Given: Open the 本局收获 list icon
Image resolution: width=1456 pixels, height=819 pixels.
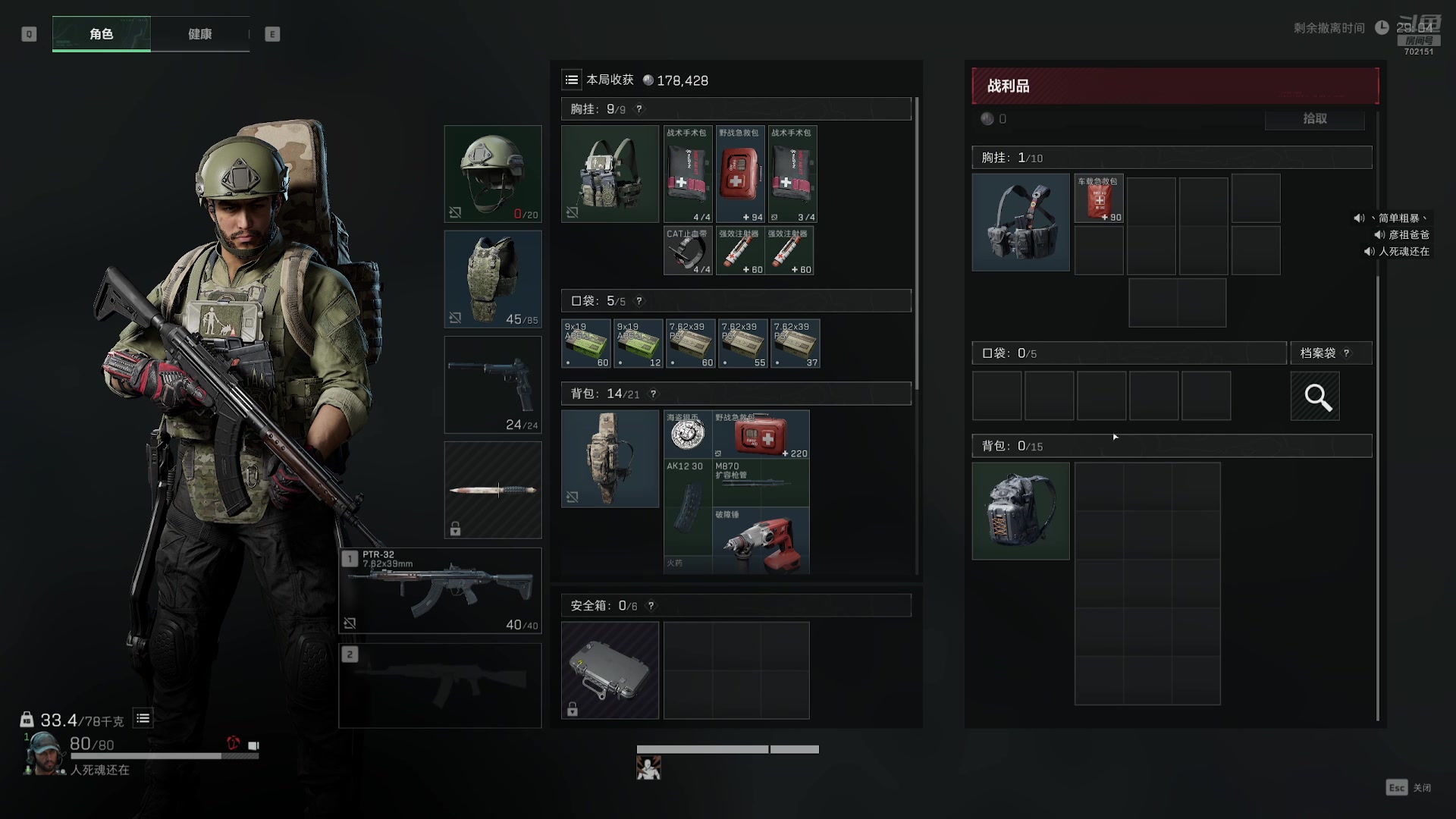Looking at the screenshot, I should pyautogui.click(x=572, y=80).
